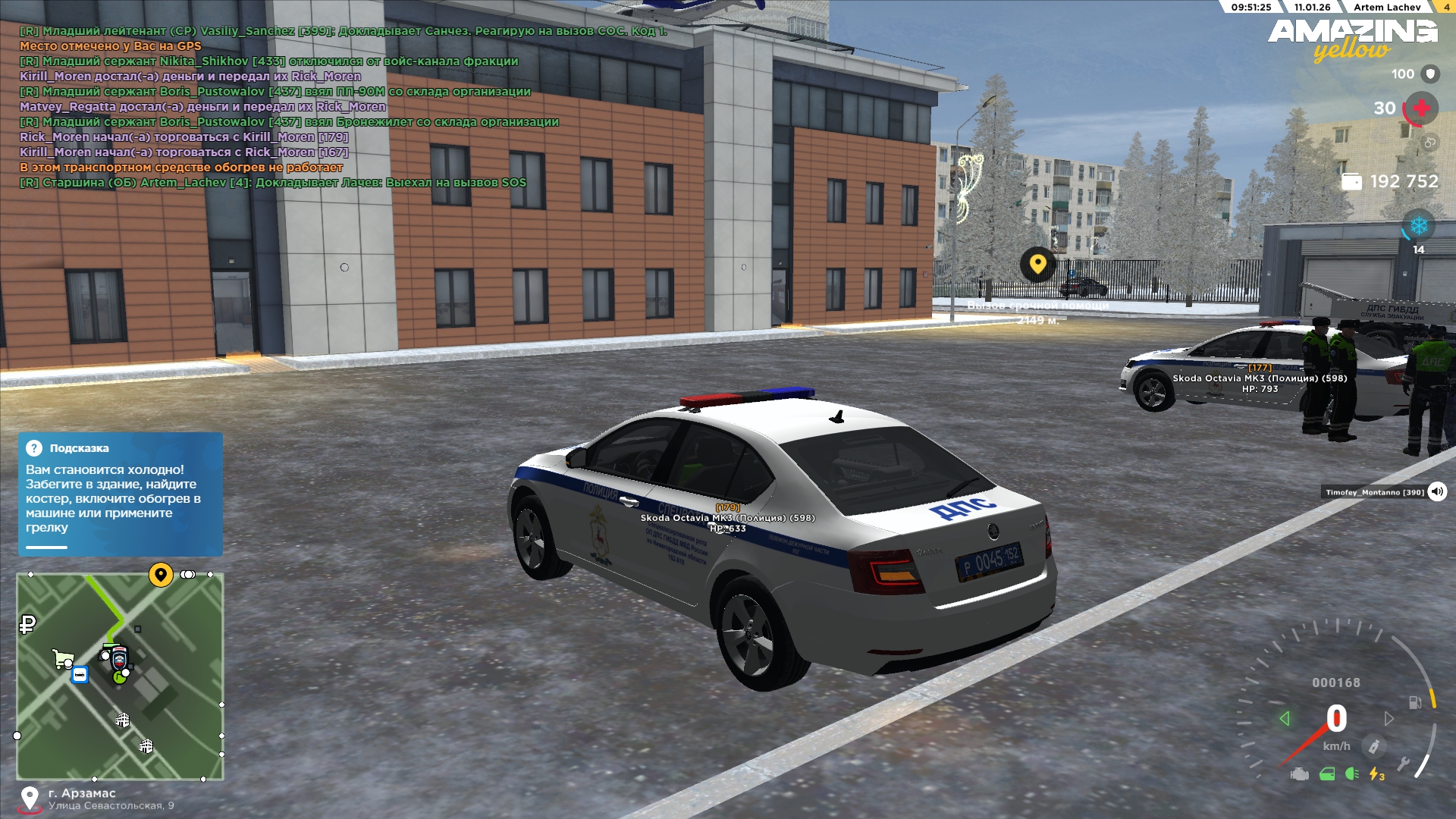Click the speaker icon beside Timofey_Montanno

tap(1437, 491)
